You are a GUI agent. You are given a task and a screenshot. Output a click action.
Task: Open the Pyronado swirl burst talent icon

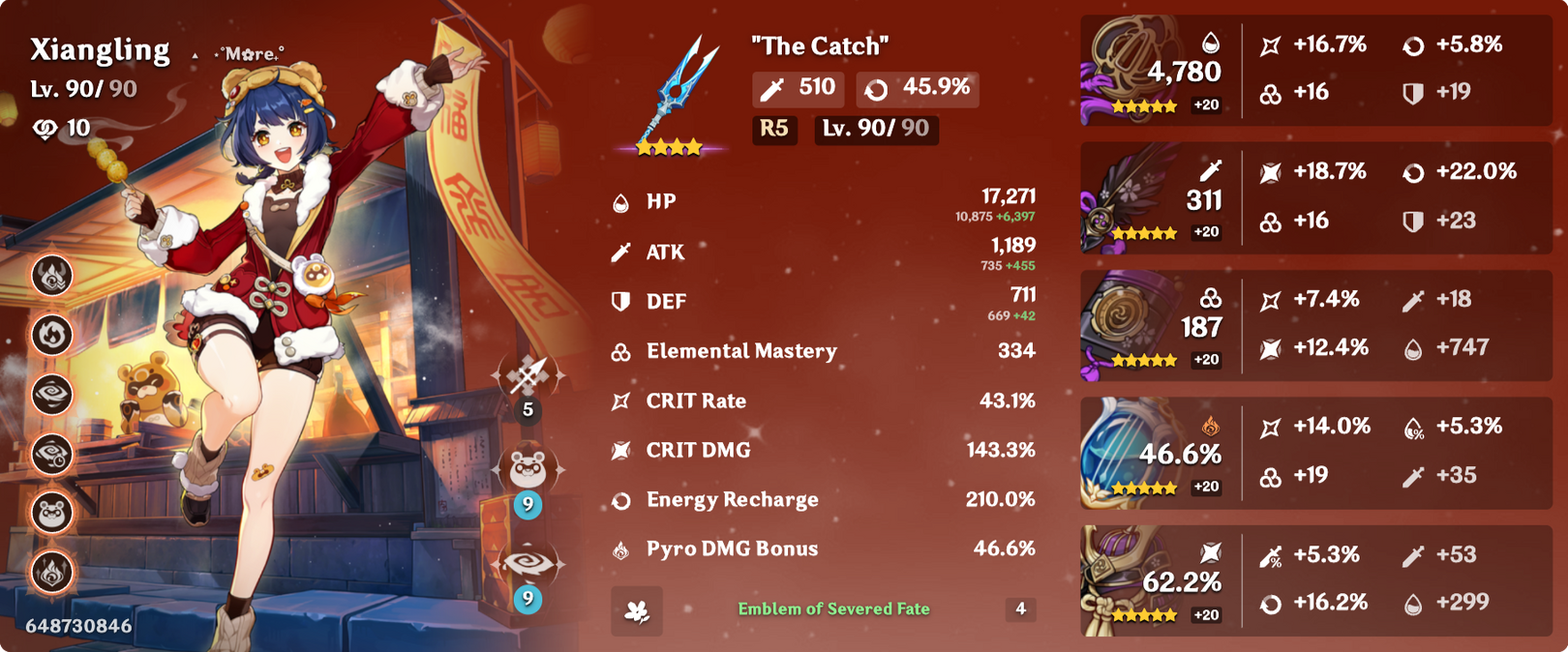(528, 564)
